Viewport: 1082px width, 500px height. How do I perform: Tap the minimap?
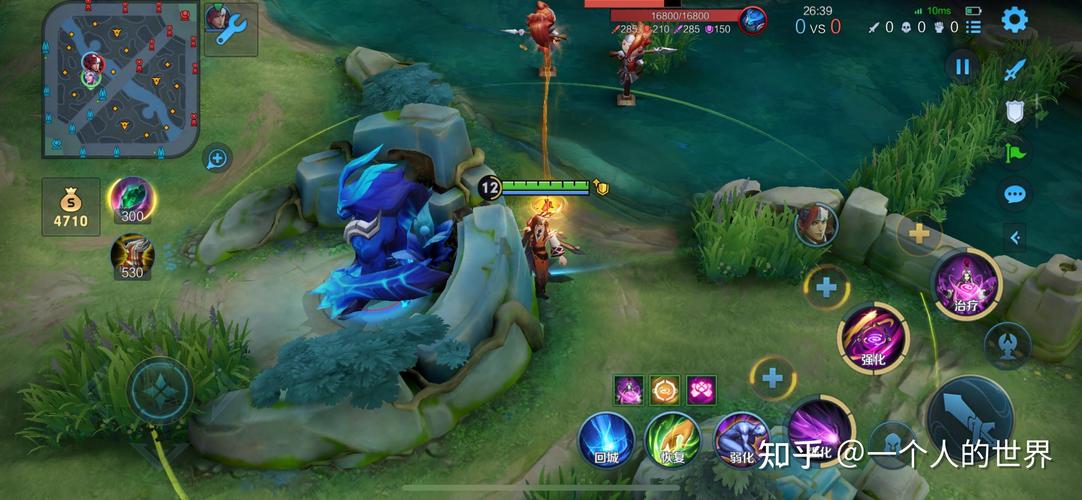(x=120, y=80)
